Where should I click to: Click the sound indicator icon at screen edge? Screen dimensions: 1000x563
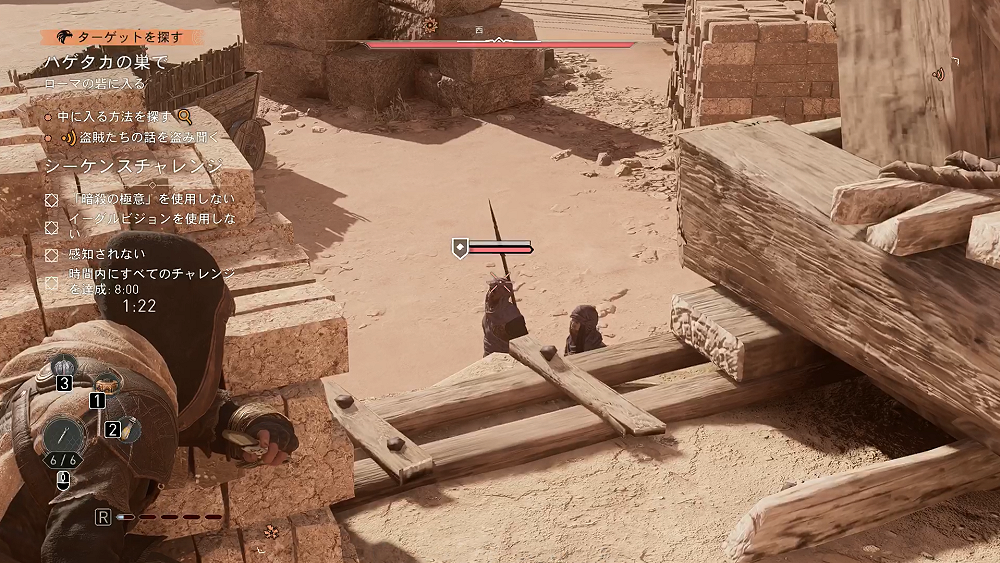point(938,74)
